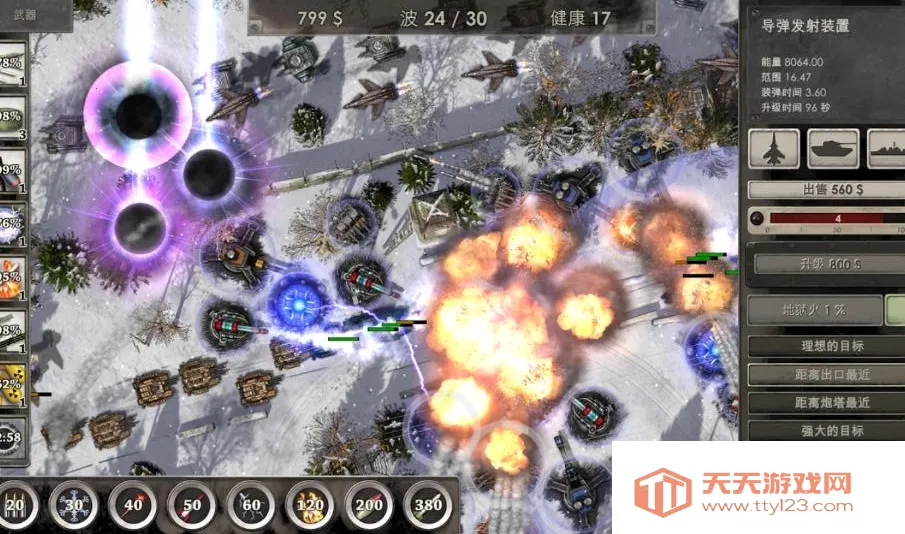The height and width of the screenshot is (534, 905).
Task: Select the tank target type
Action: (x=833, y=149)
